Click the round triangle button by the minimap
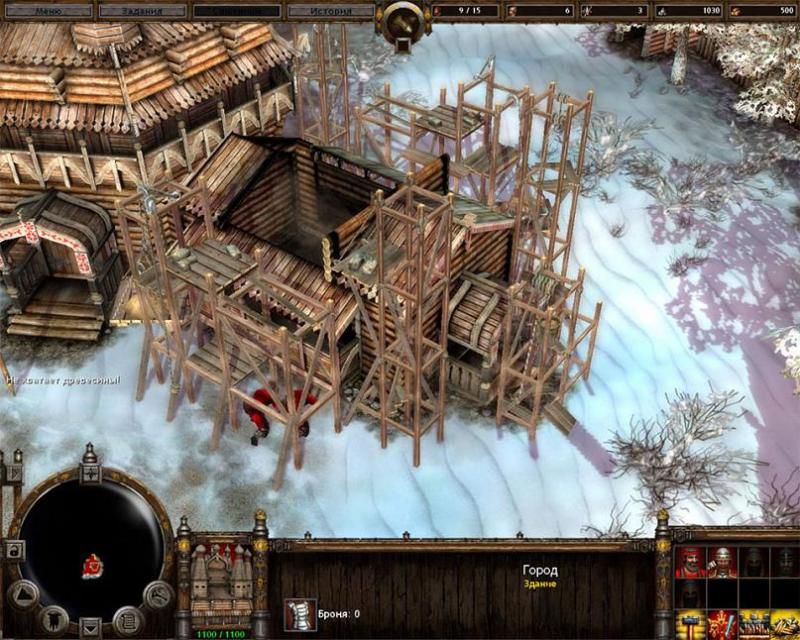 pyautogui.click(x=24, y=592)
